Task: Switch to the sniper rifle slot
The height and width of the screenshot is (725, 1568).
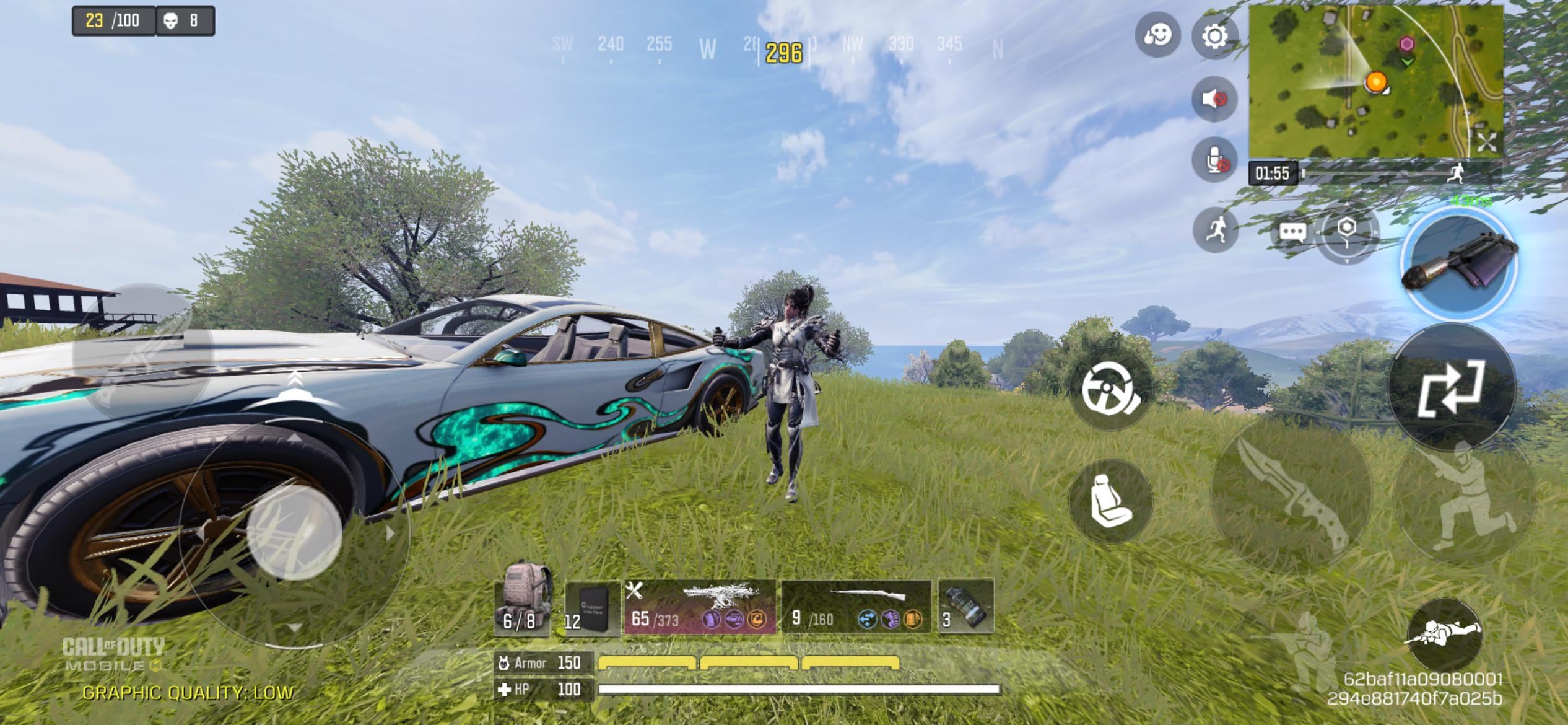Action: [856, 607]
